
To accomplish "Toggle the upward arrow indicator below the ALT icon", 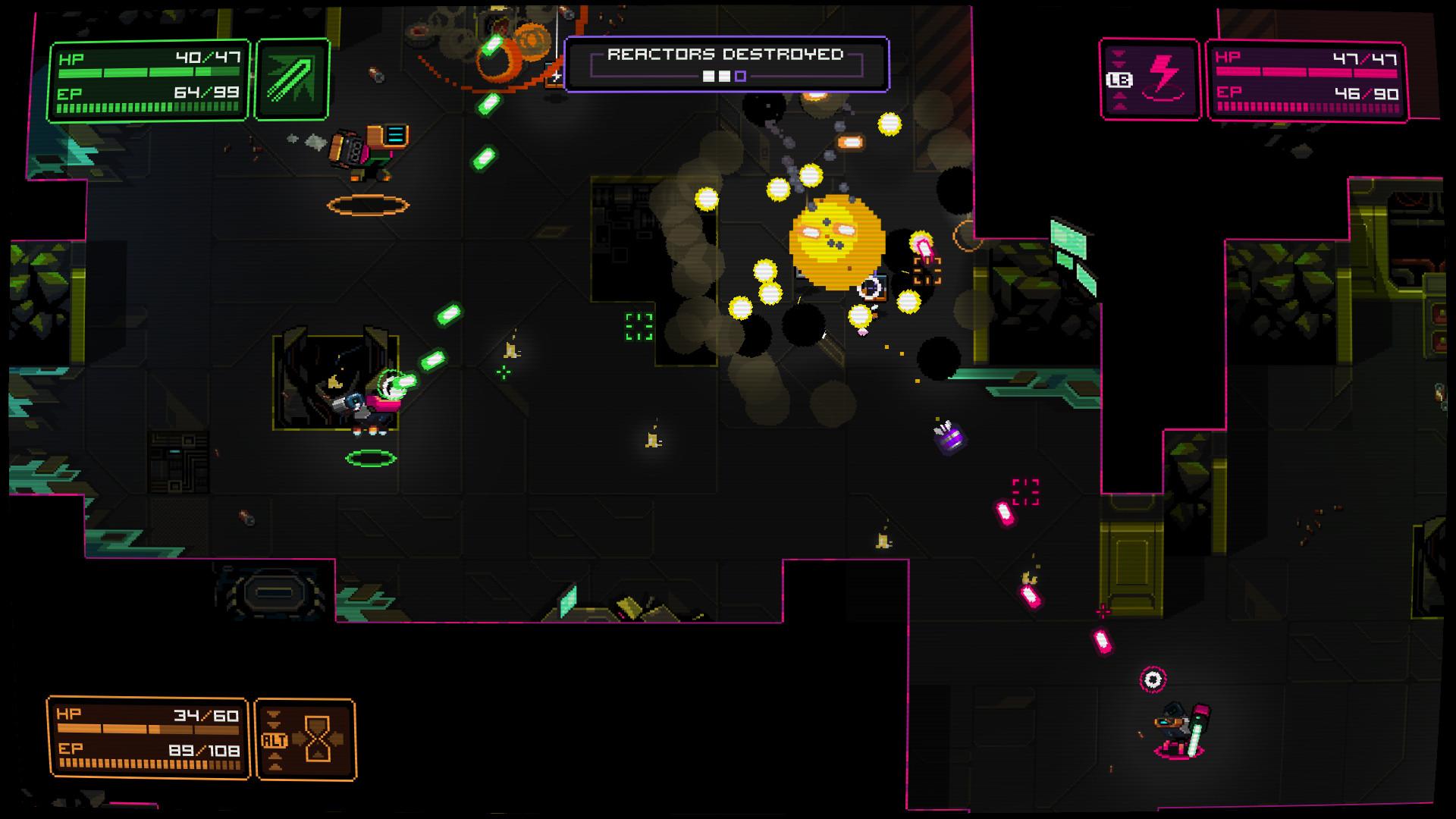I will (275, 756).
